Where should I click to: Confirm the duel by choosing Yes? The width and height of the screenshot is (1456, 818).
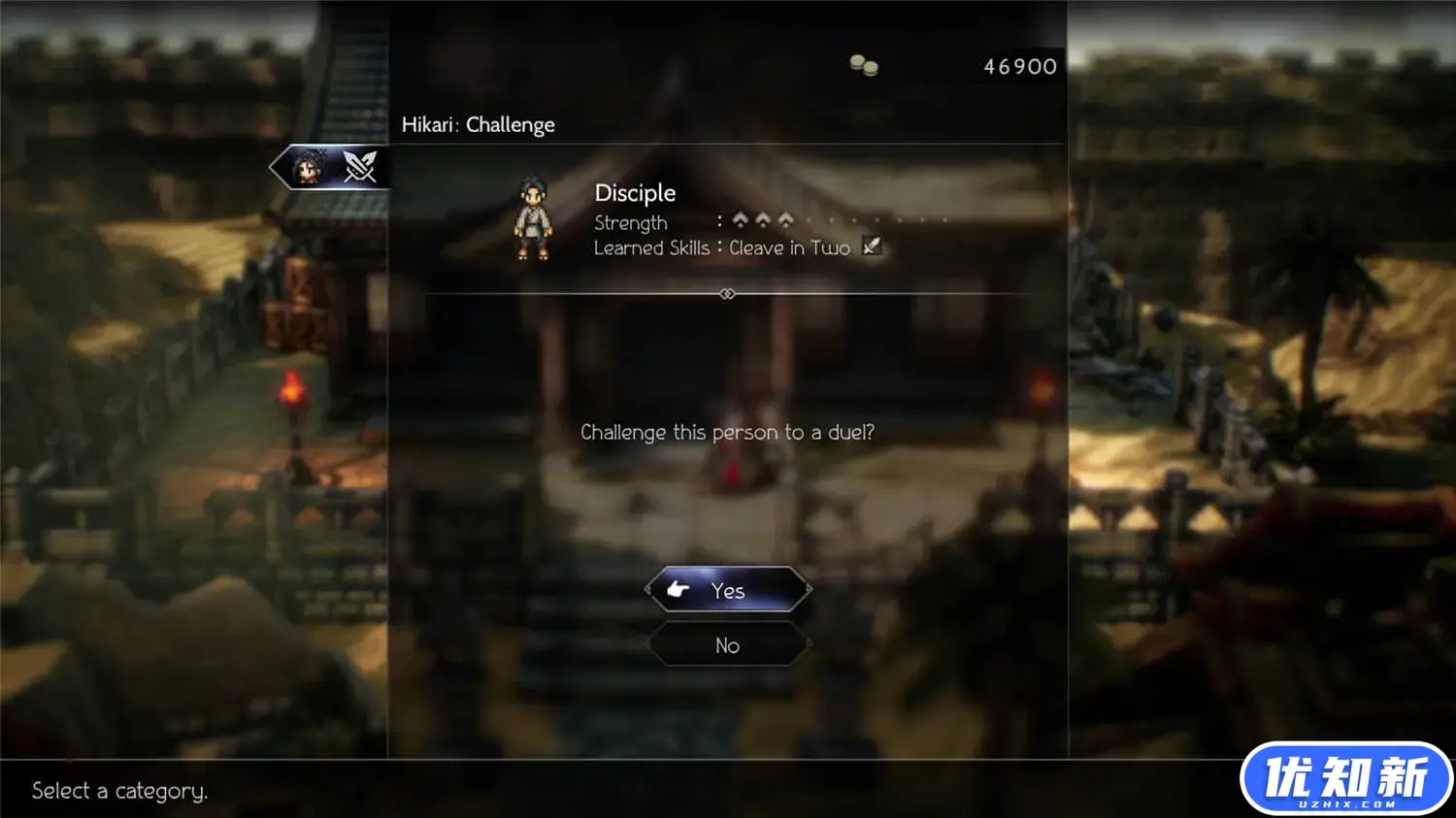tap(727, 590)
